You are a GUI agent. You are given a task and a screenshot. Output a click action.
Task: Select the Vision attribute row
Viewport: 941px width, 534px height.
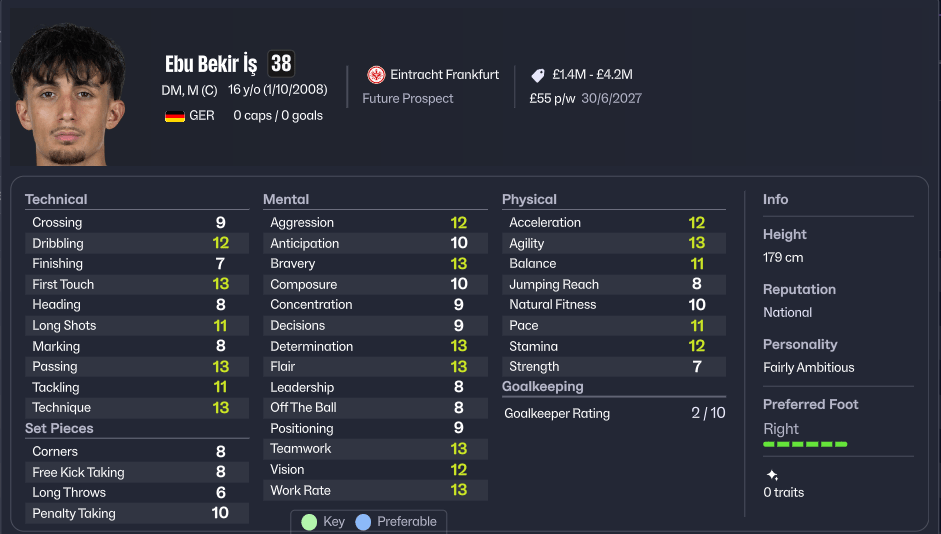point(374,469)
